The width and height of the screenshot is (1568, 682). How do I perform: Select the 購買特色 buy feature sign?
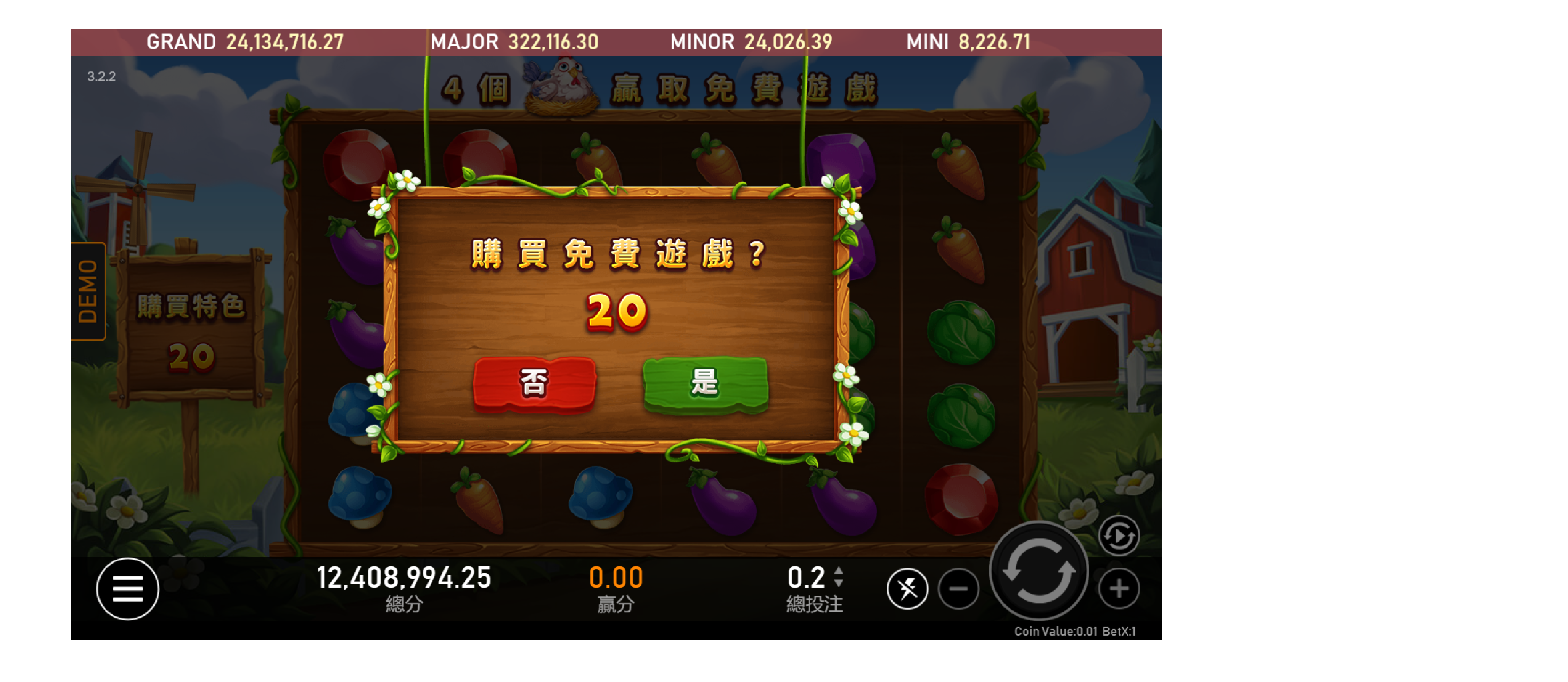191,329
